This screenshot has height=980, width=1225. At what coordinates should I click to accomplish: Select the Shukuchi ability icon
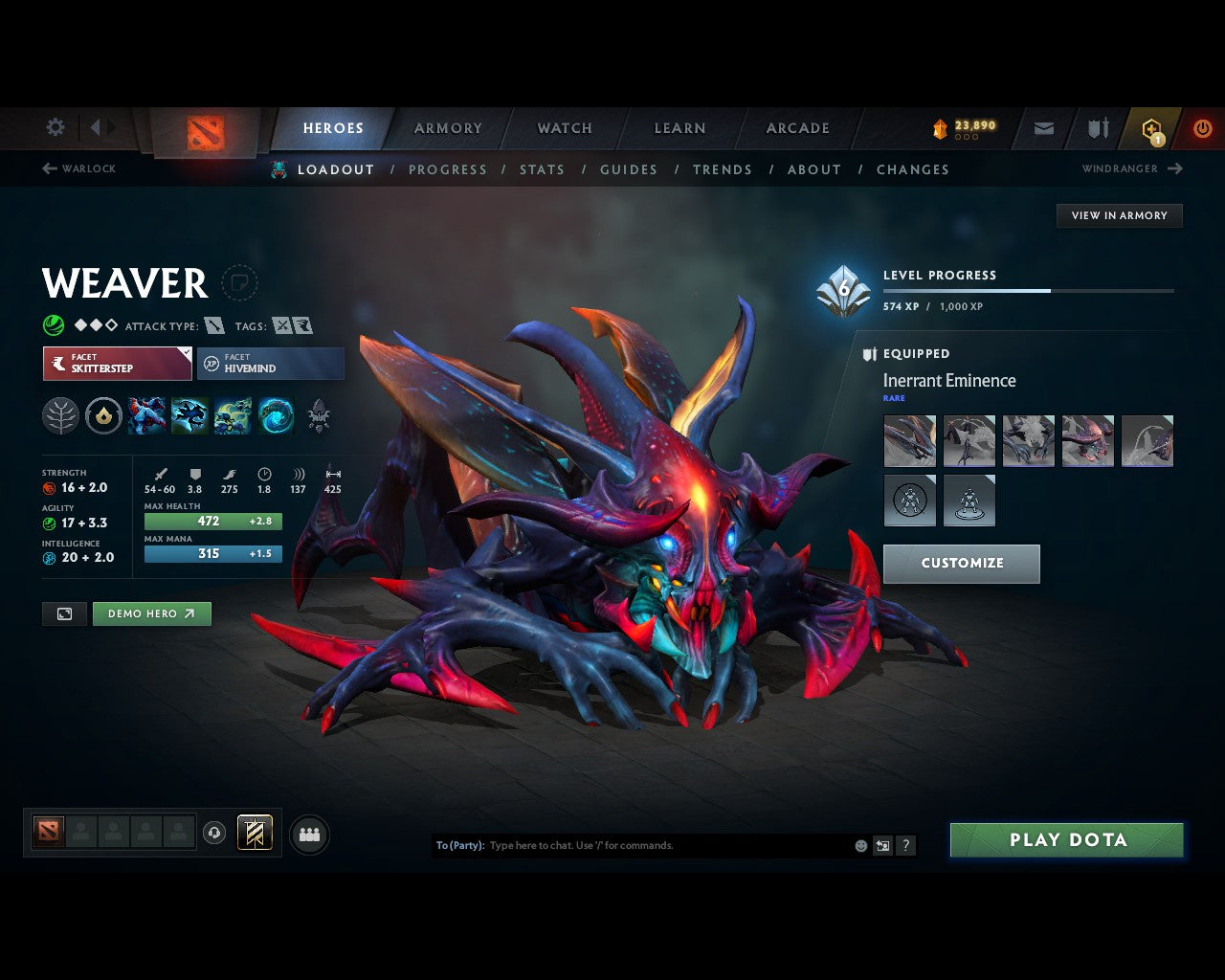189,416
